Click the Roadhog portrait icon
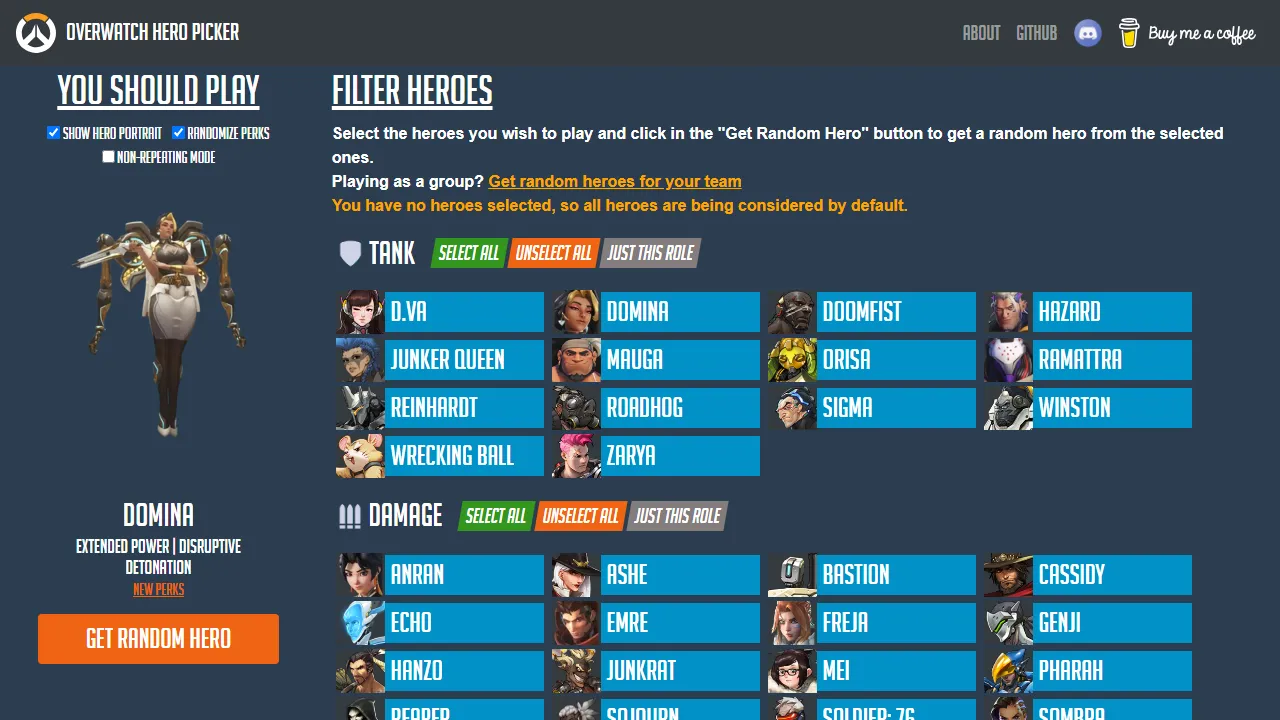The image size is (1280, 720). [x=576, y=407]
